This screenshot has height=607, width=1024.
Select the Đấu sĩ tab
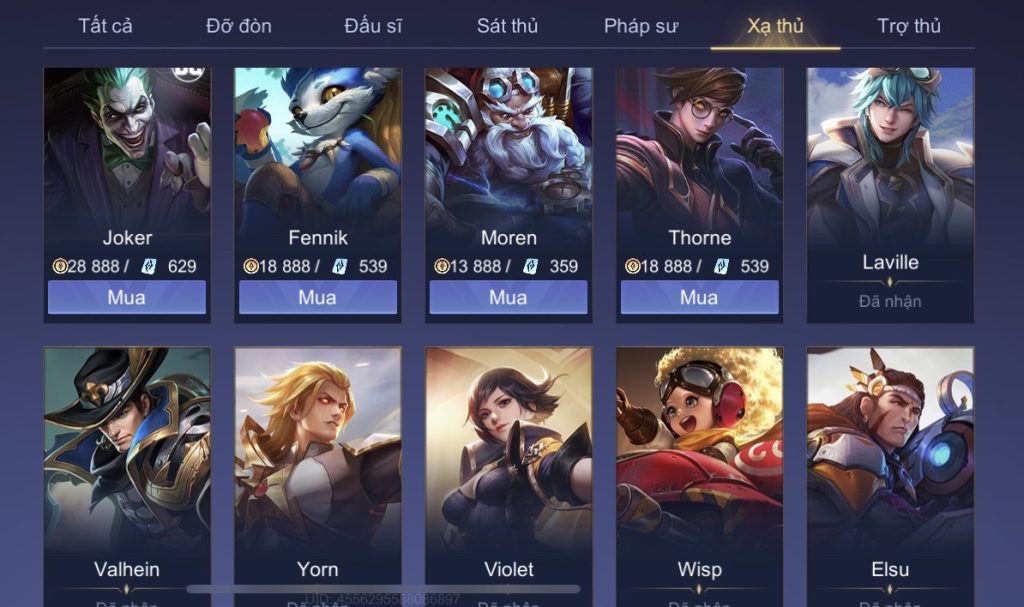373,26
